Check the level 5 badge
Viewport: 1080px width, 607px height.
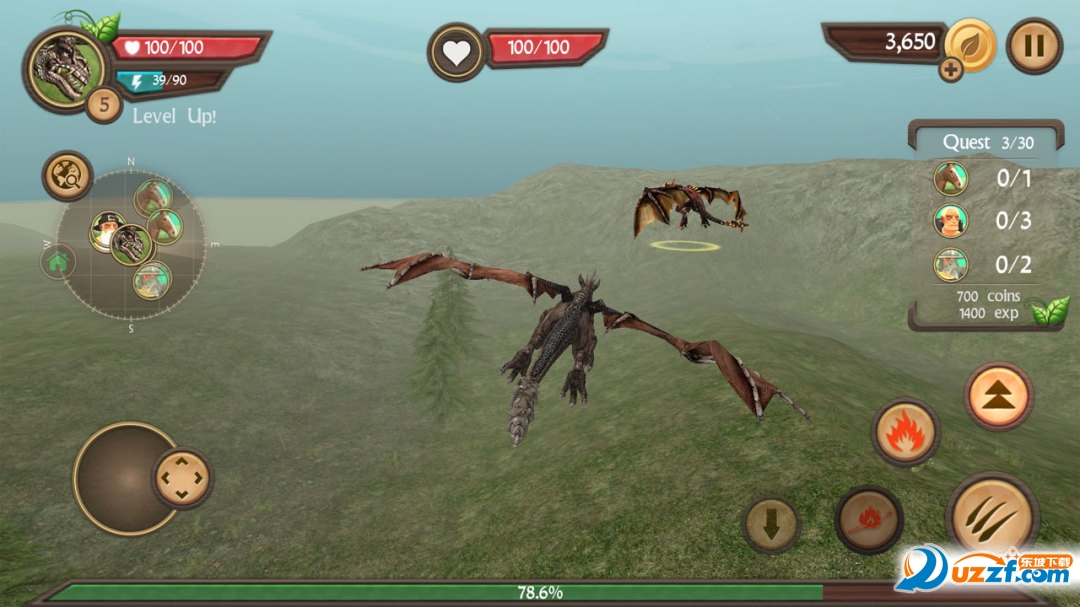tap(103, 103)
